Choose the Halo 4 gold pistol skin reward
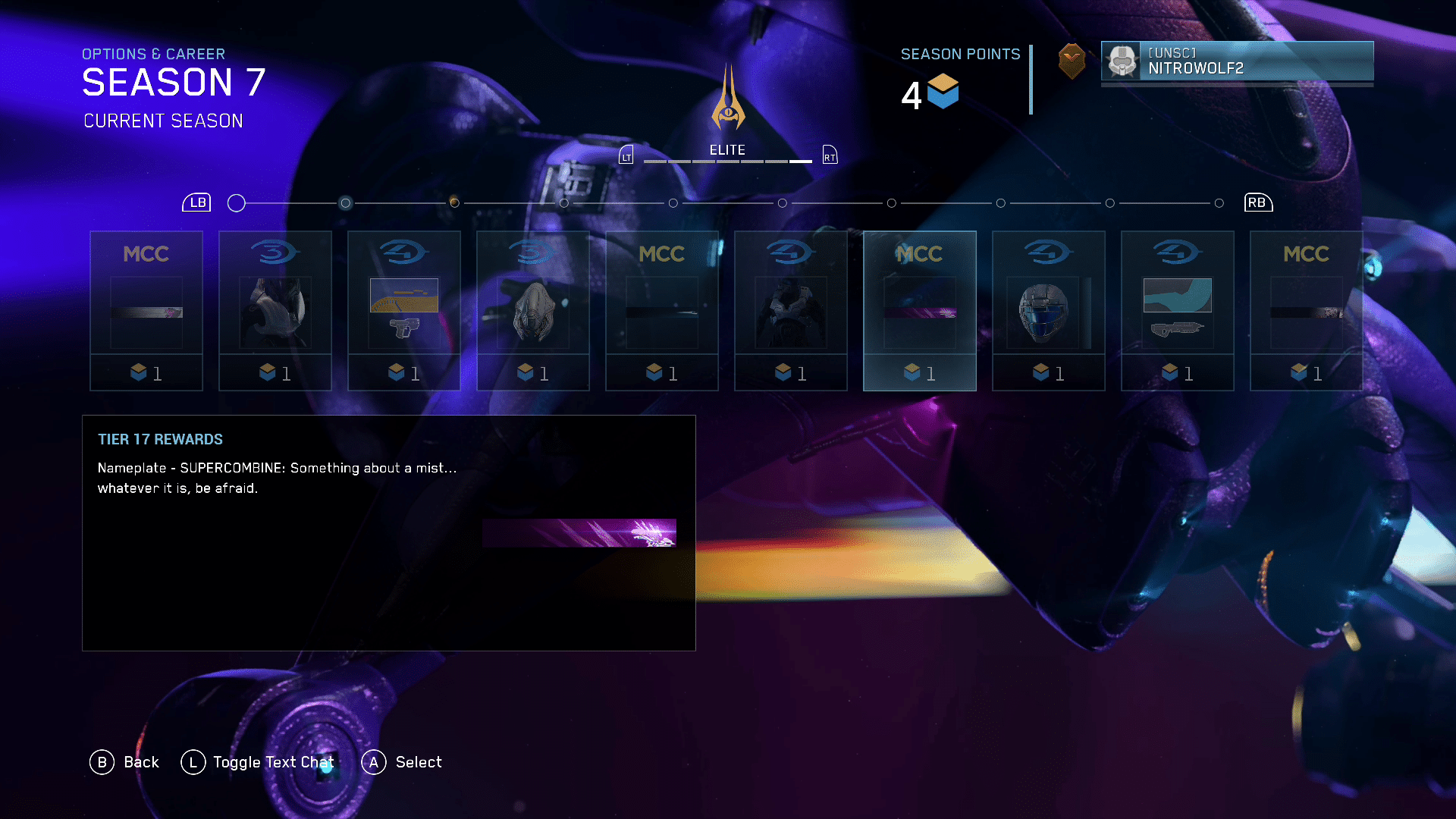The height and width of the screenshot is (819, 1456). (x=403, y=311)
